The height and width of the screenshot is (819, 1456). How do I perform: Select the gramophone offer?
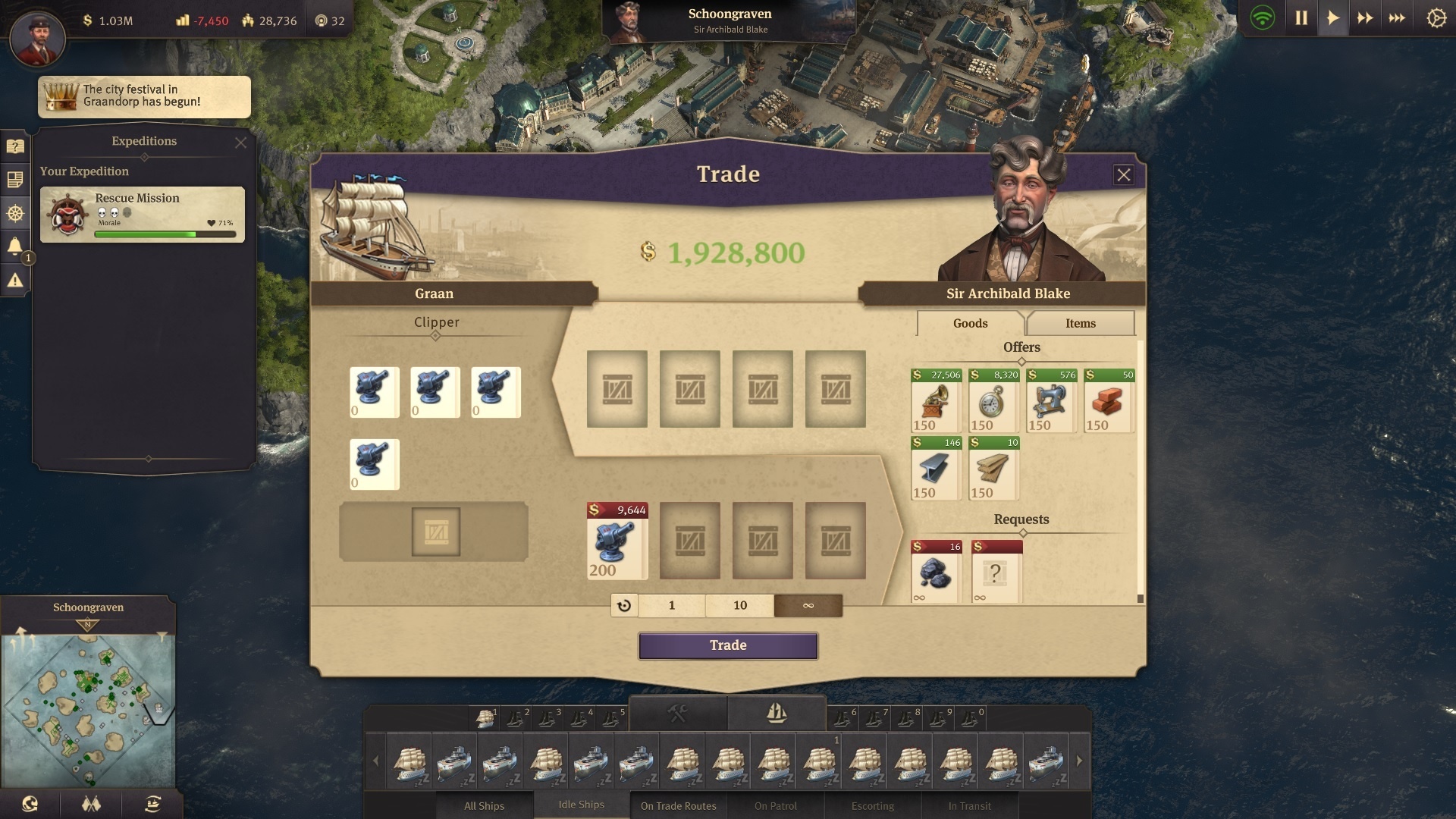point(936,401)
